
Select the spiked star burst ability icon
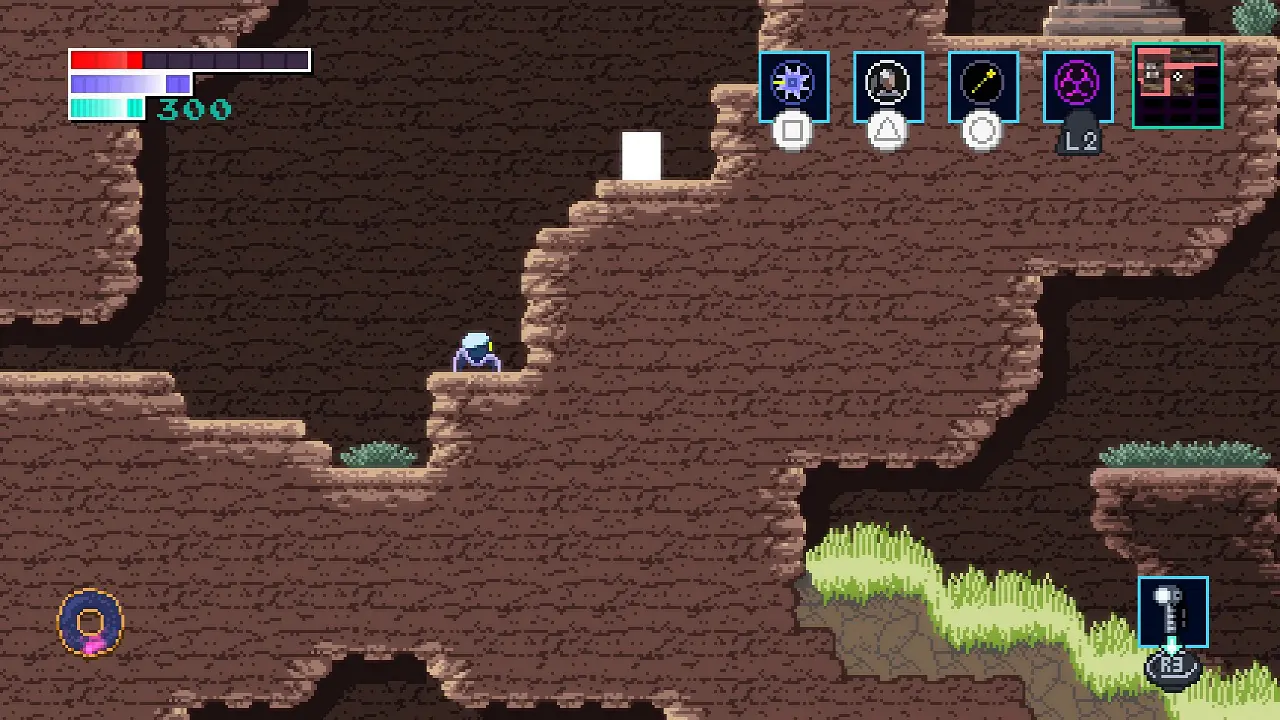[x=793, y=86]
